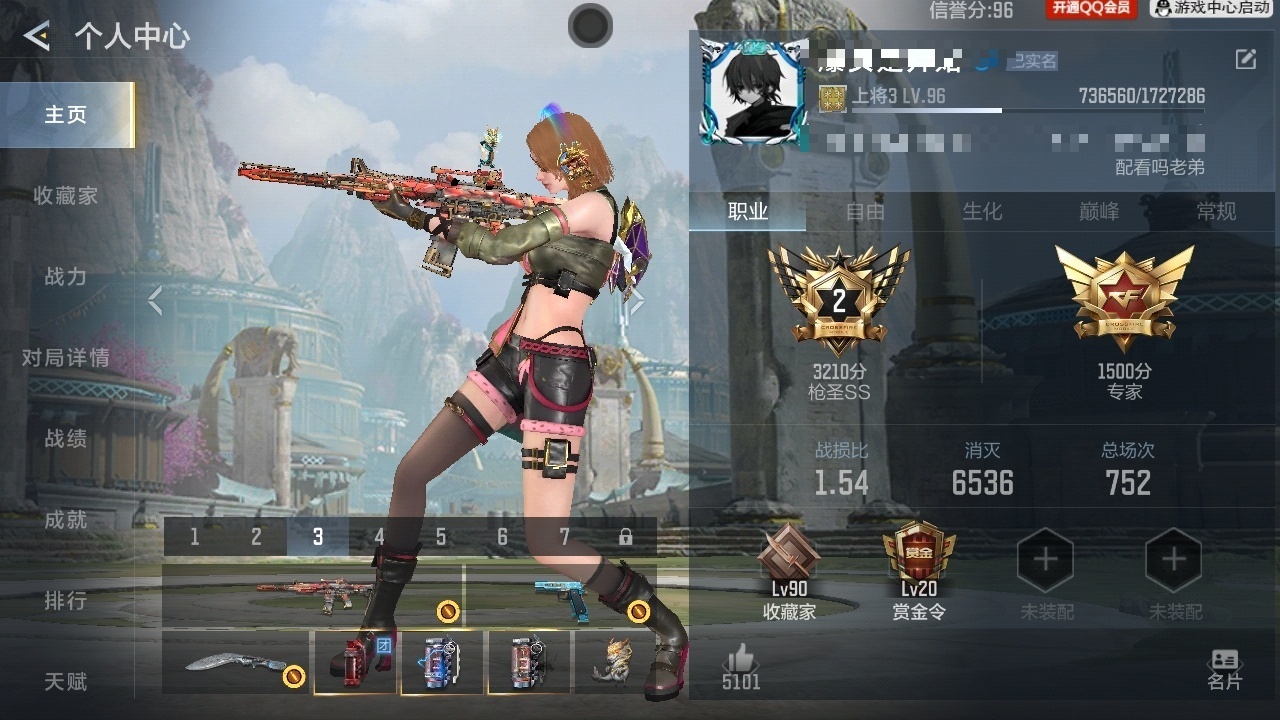
Task: Choose the 常规 stats tab
Action: [x=1216, y=212]
